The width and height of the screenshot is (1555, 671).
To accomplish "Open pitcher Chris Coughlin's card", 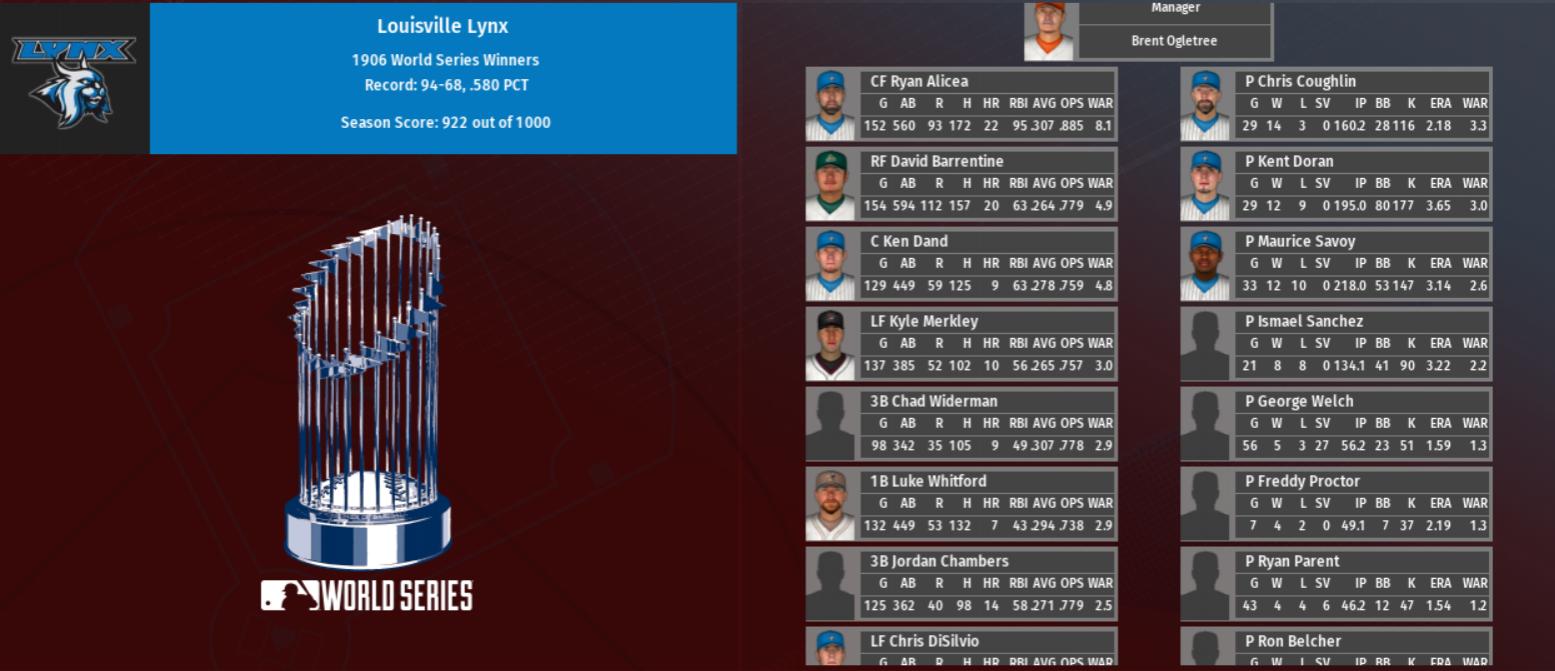I will (x=1300, y=81).
